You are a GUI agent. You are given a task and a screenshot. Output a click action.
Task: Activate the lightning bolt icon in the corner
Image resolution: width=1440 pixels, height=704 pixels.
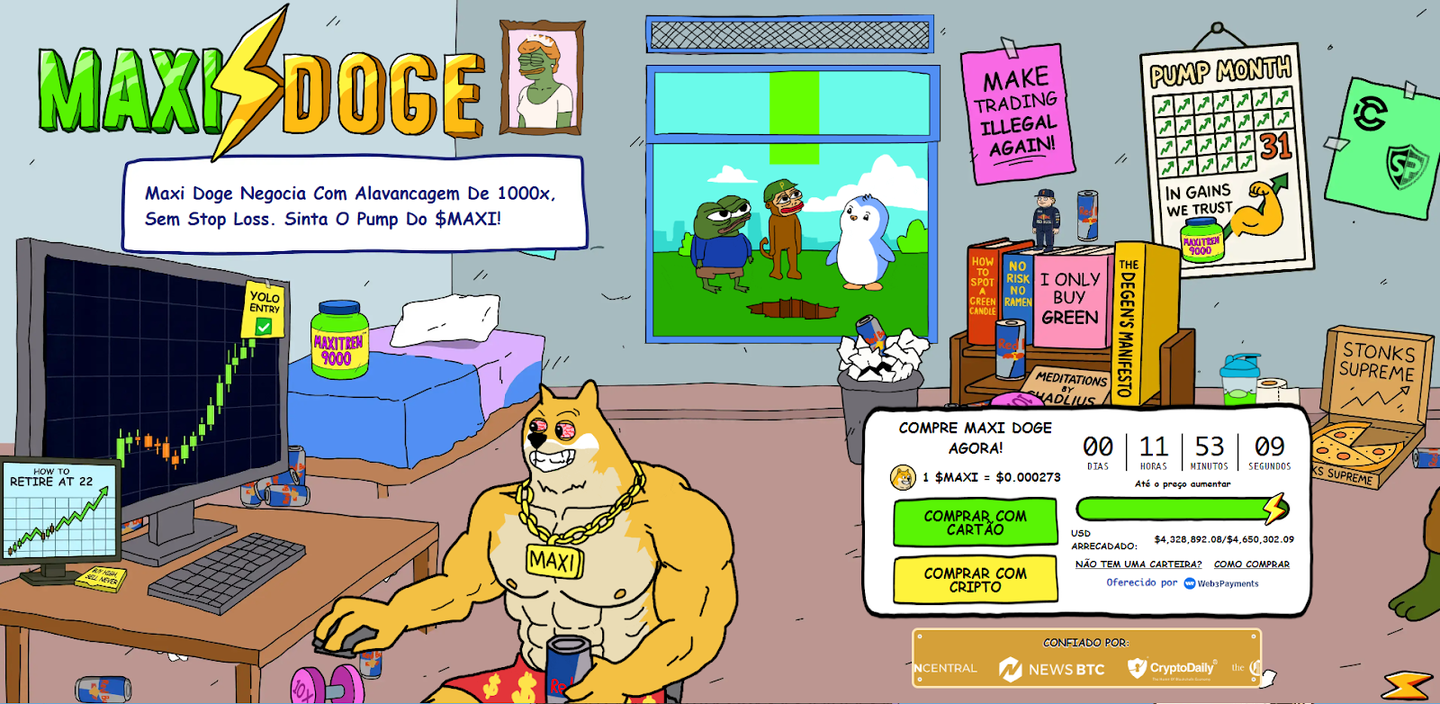(x=1406, y=685)
